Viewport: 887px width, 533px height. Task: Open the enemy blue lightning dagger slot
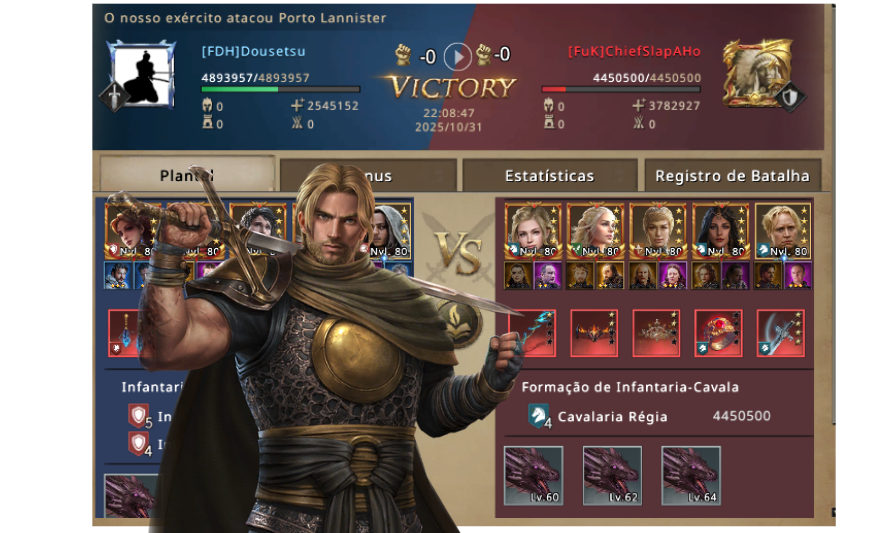click(x=532, y=333)
